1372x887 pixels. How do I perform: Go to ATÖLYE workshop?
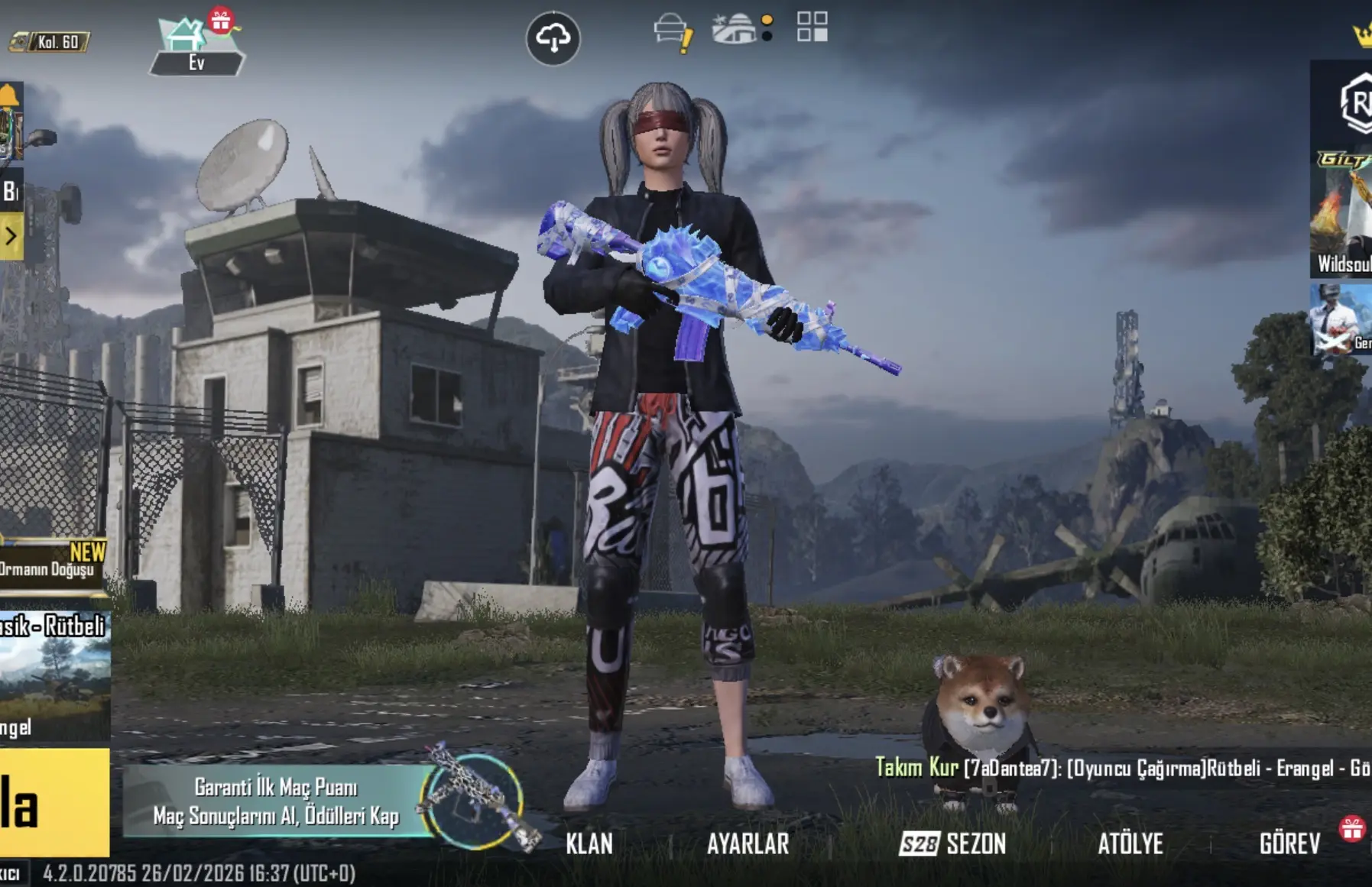1130,843
